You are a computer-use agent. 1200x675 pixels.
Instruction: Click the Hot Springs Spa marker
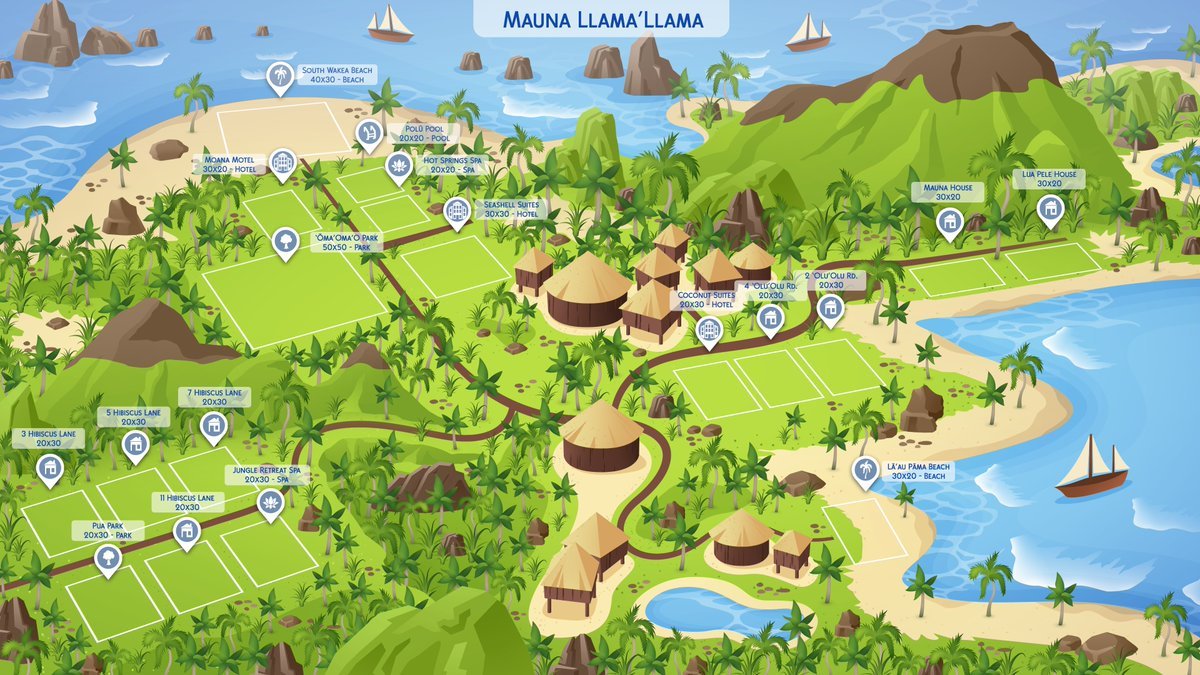399,165
